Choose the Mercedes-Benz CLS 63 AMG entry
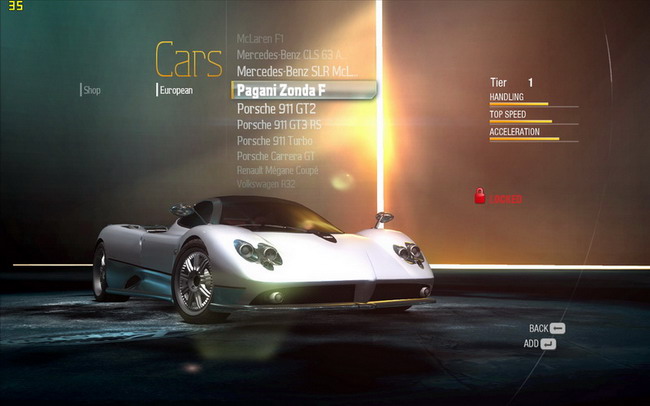This screenshot has height=406, width=650. (x=289, y=54)
